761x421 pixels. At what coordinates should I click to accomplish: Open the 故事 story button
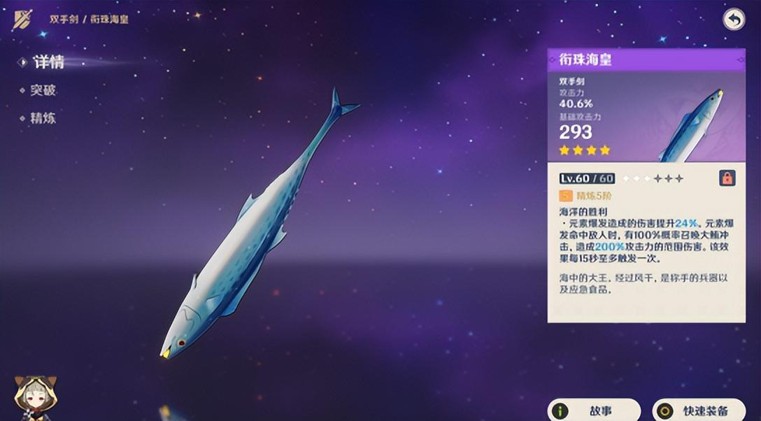point(593,410)
